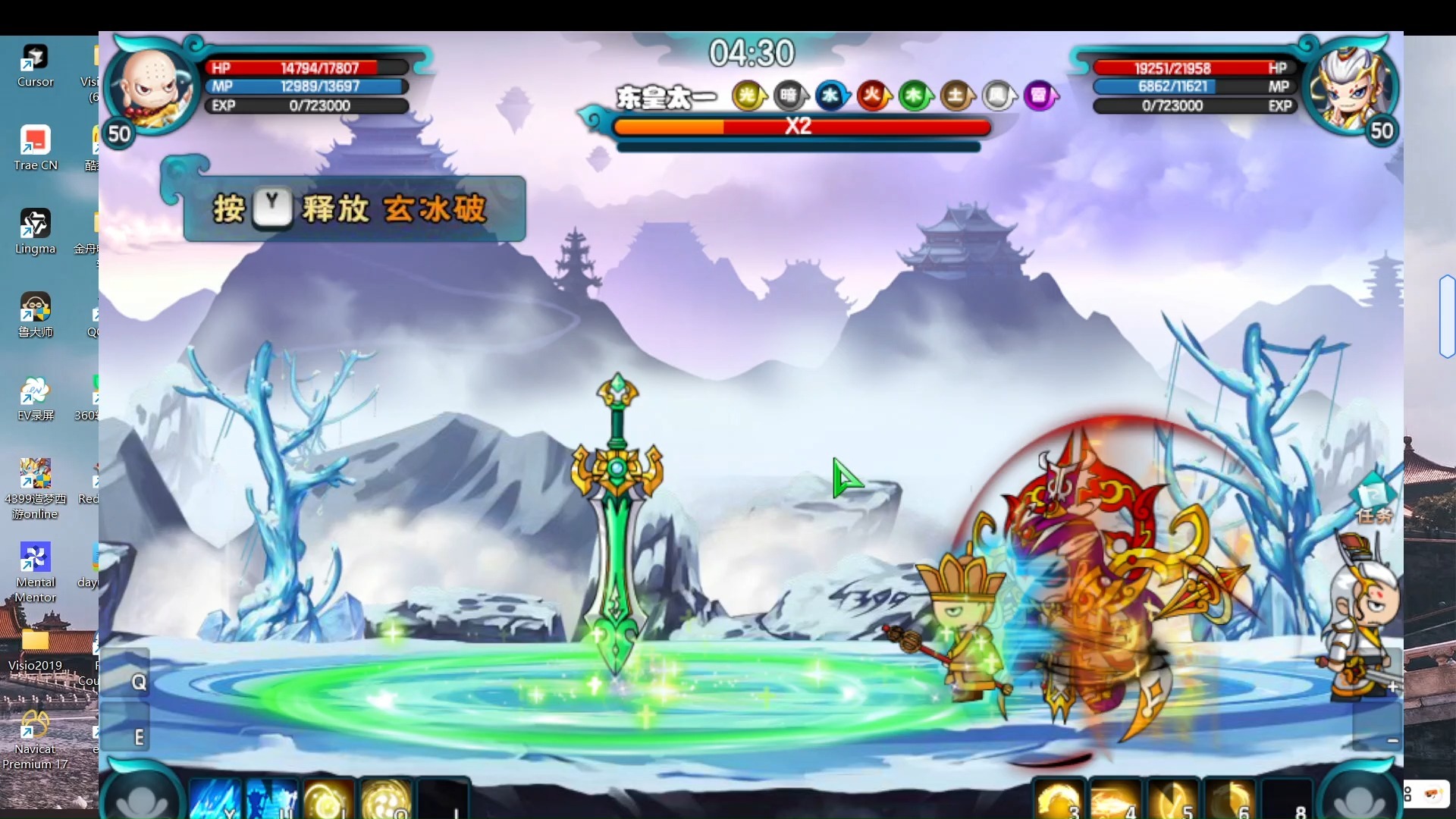
Task: Click the 光 light element icon
Action: 748,96
